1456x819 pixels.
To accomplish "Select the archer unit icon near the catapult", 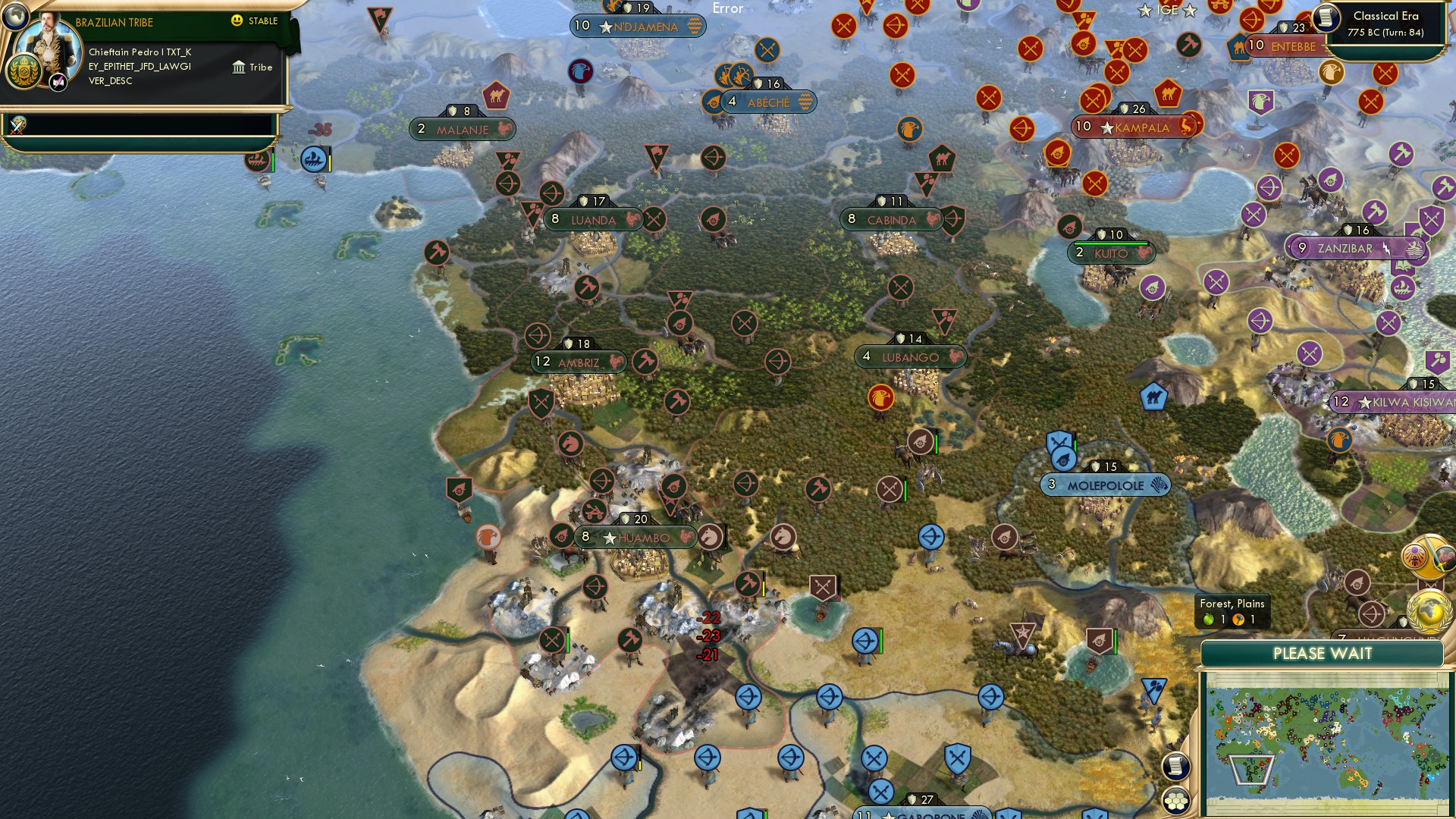I will (x=1371, y=613).
